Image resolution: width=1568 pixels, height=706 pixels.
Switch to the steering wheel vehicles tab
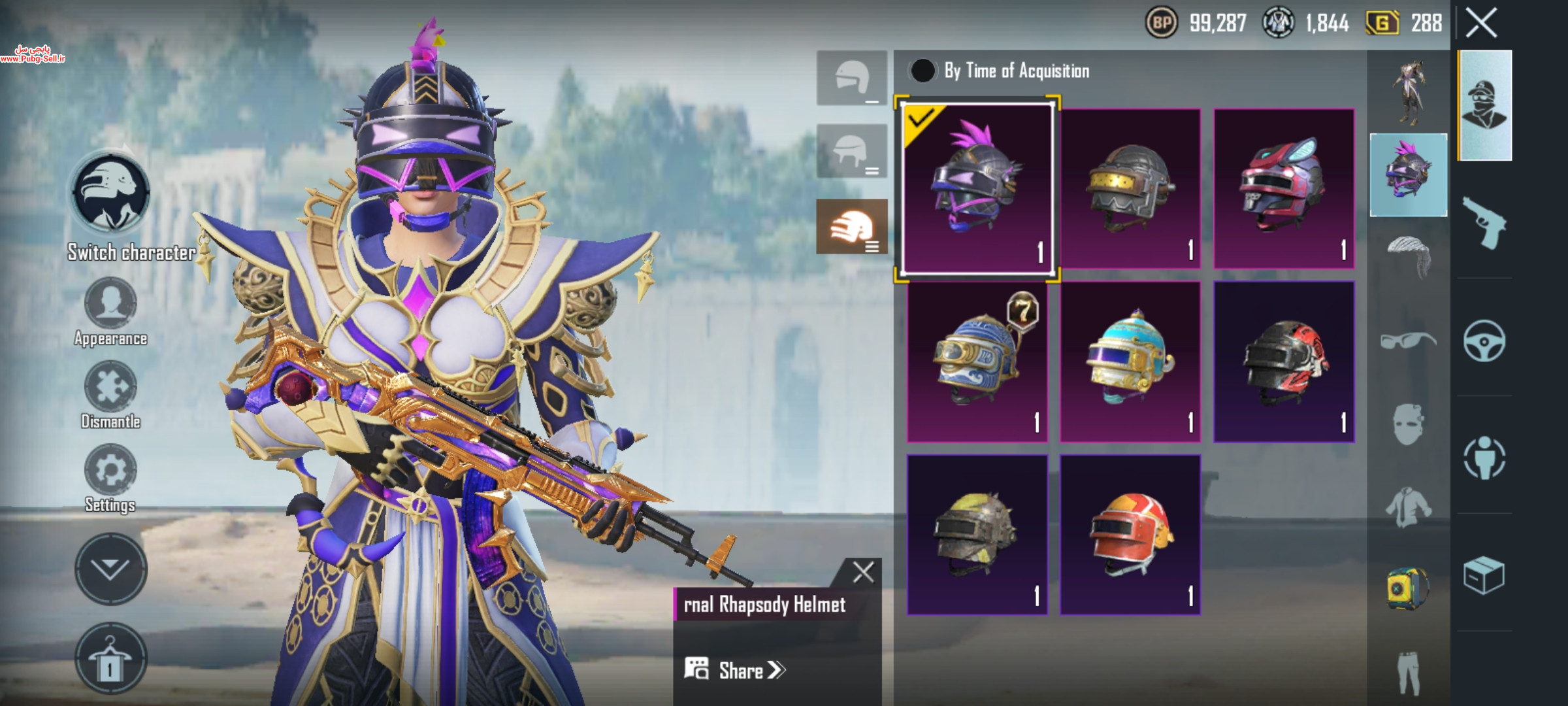pyautogui.click(x=1484, y=341)
